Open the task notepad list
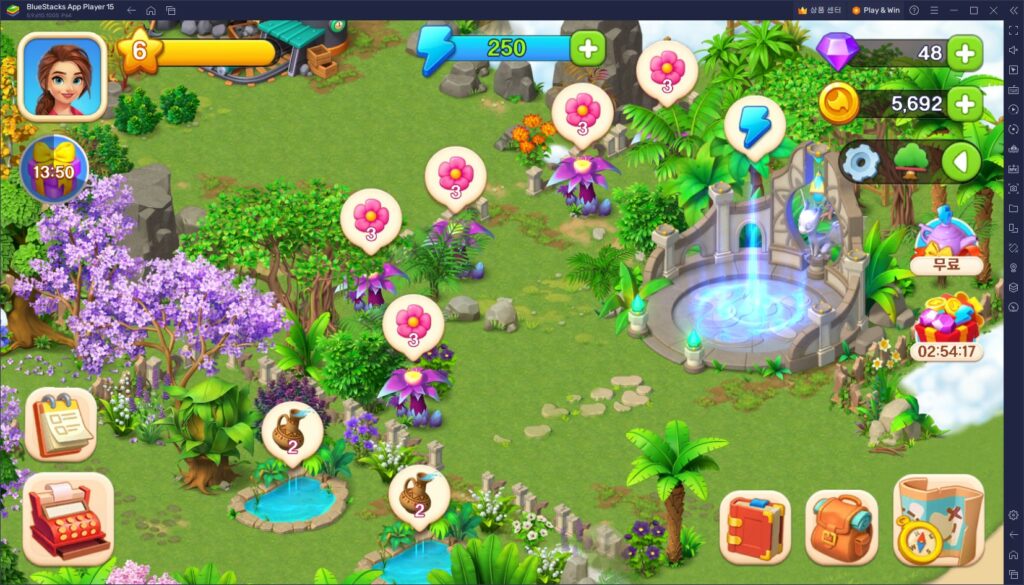1024x585 pixels. point(61,425)
